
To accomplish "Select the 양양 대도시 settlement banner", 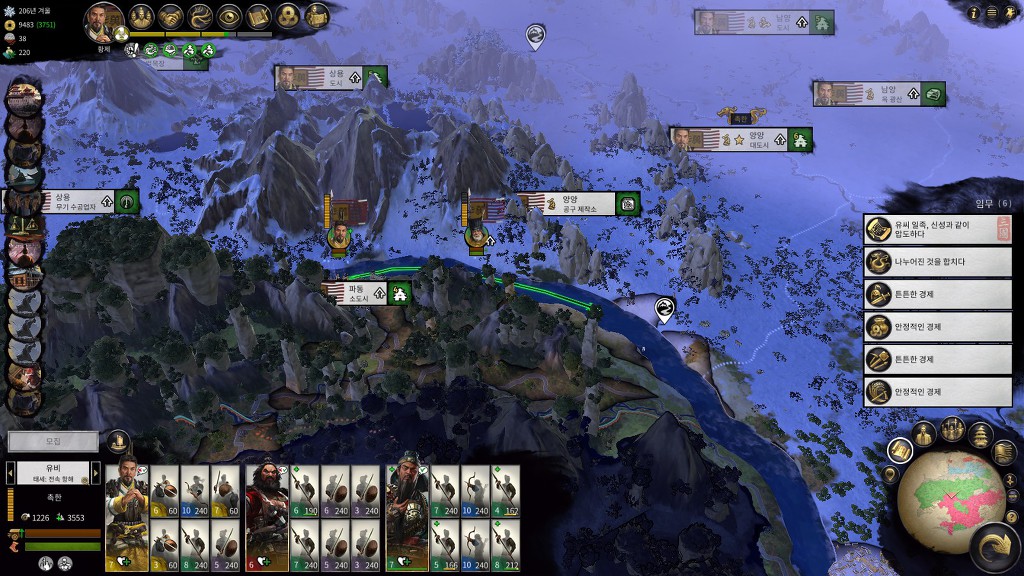I will [x=741, y=140].
